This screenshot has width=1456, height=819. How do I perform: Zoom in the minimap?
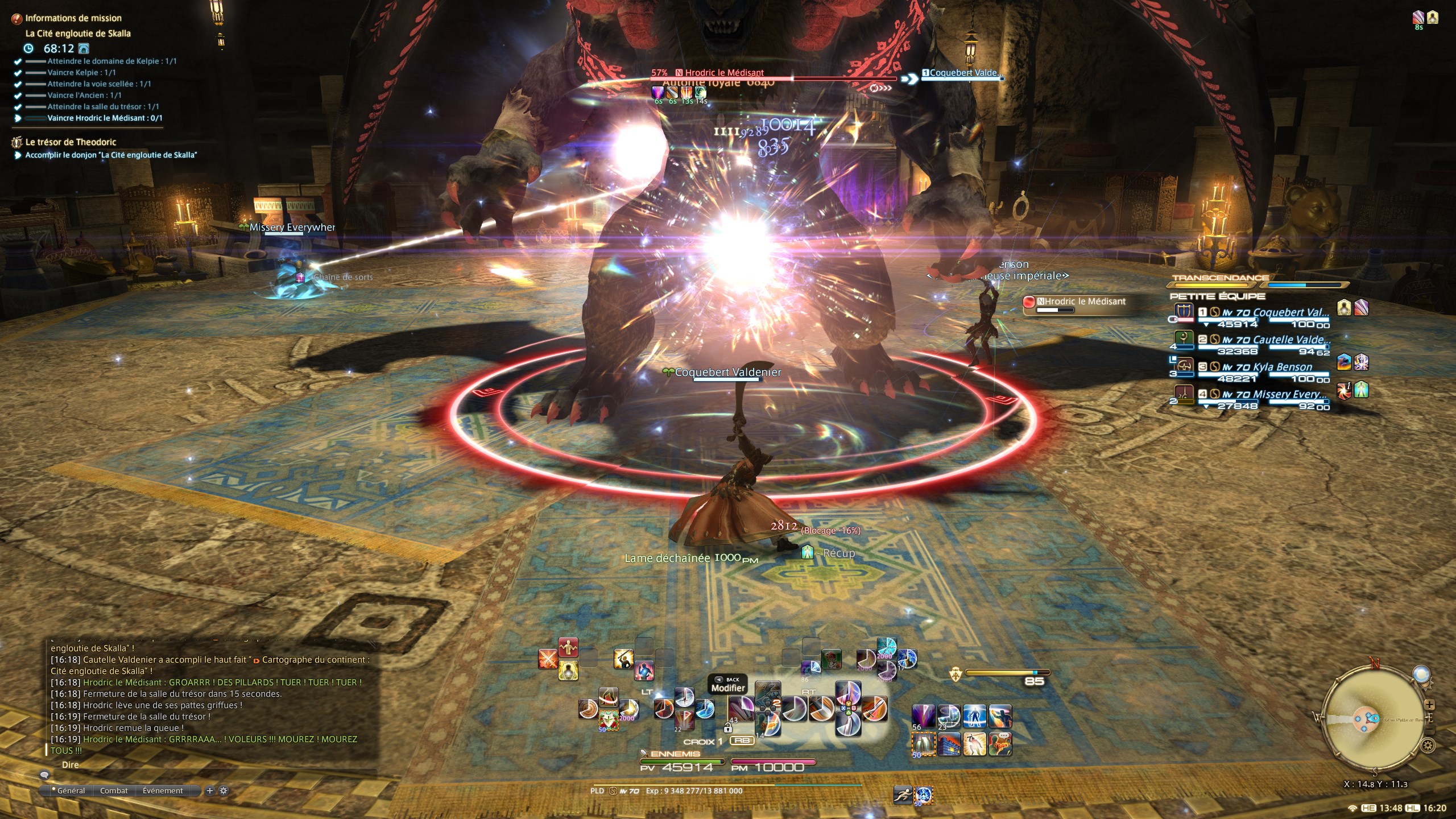[x=1429, y=705]
